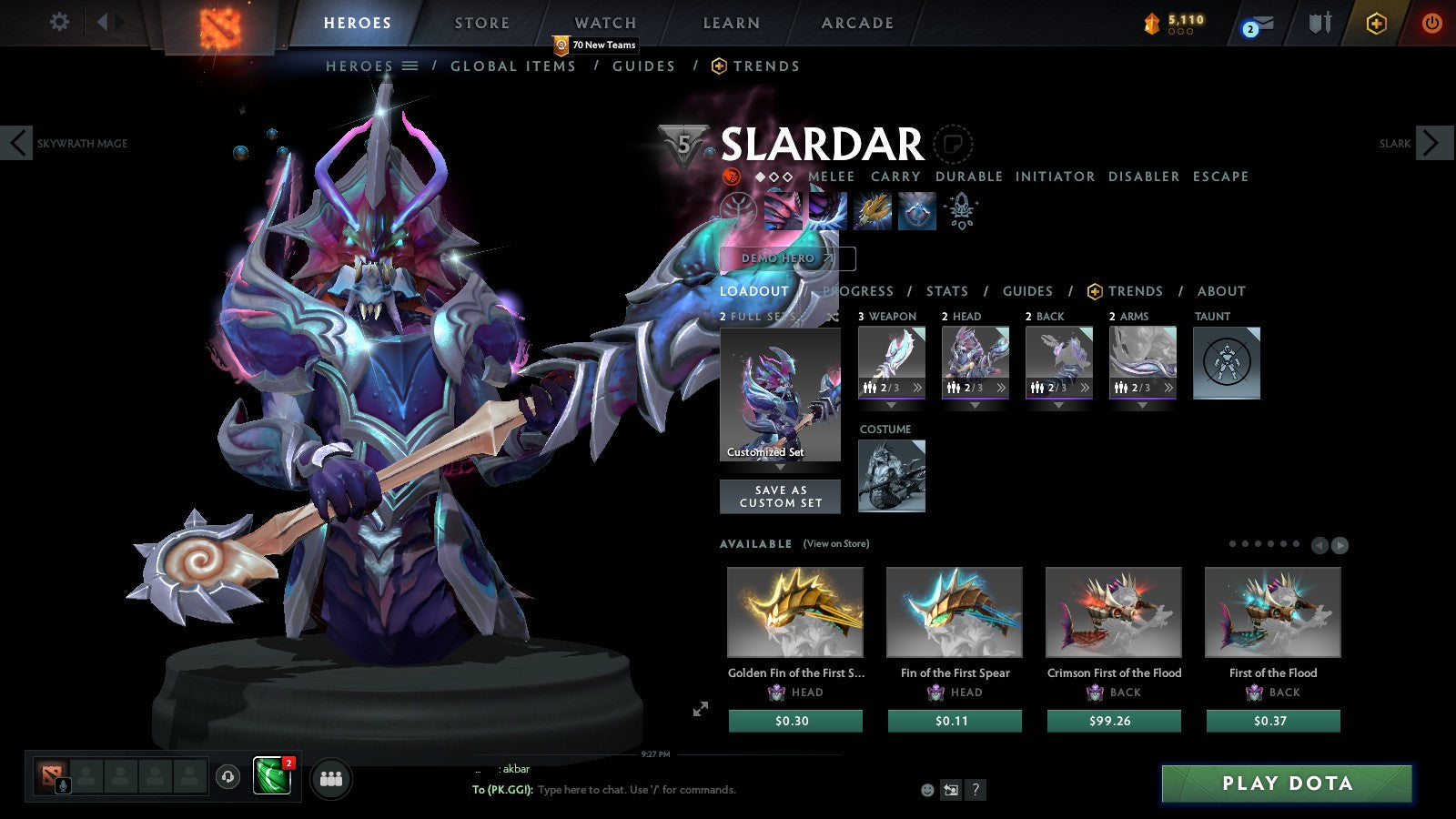
Task: Purchase Crimson First of the Flood for $99.26
Action: pyautogui.click(x=1114, y=721)
